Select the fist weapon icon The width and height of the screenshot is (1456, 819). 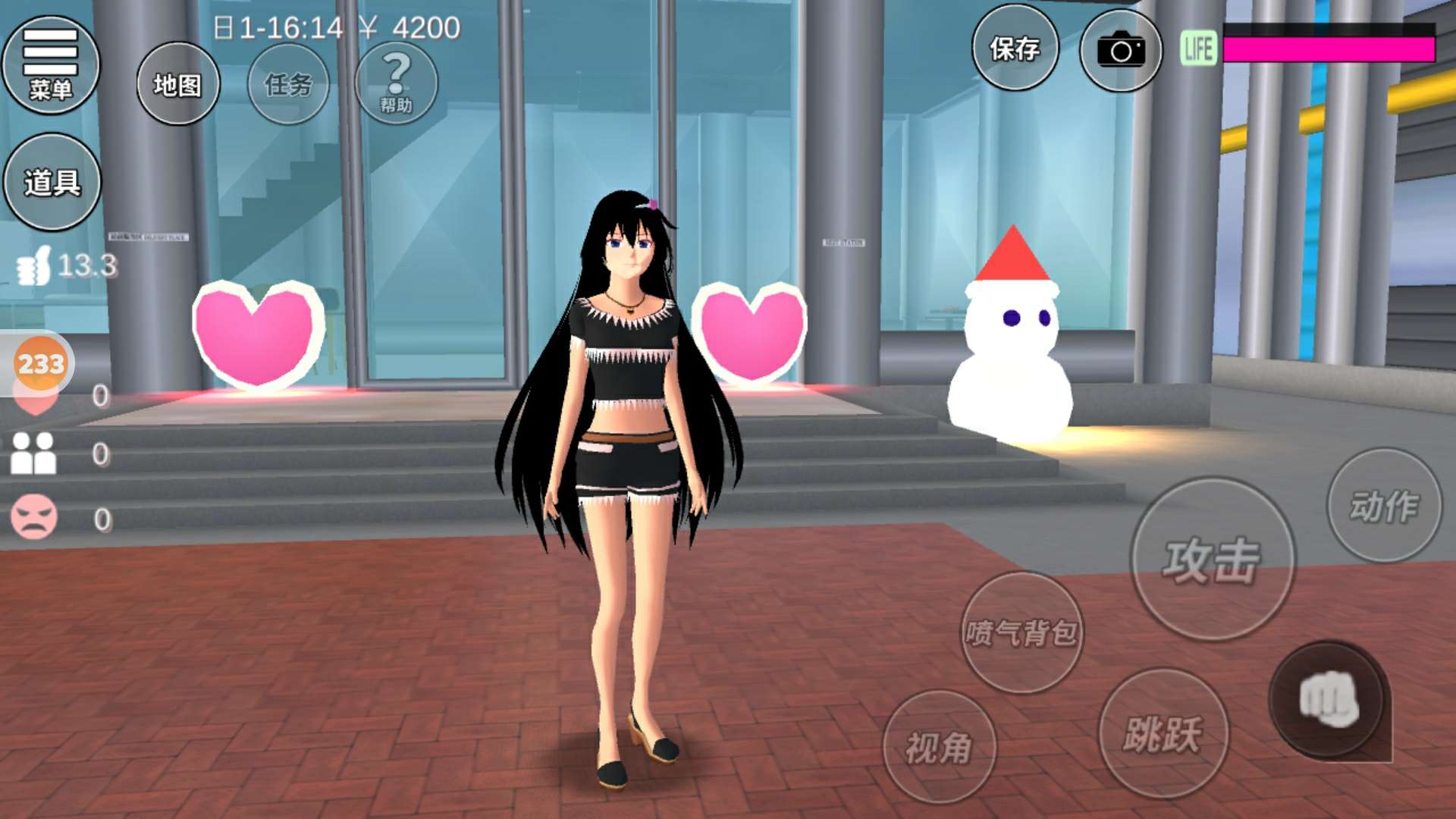(x=1329, y=699)
